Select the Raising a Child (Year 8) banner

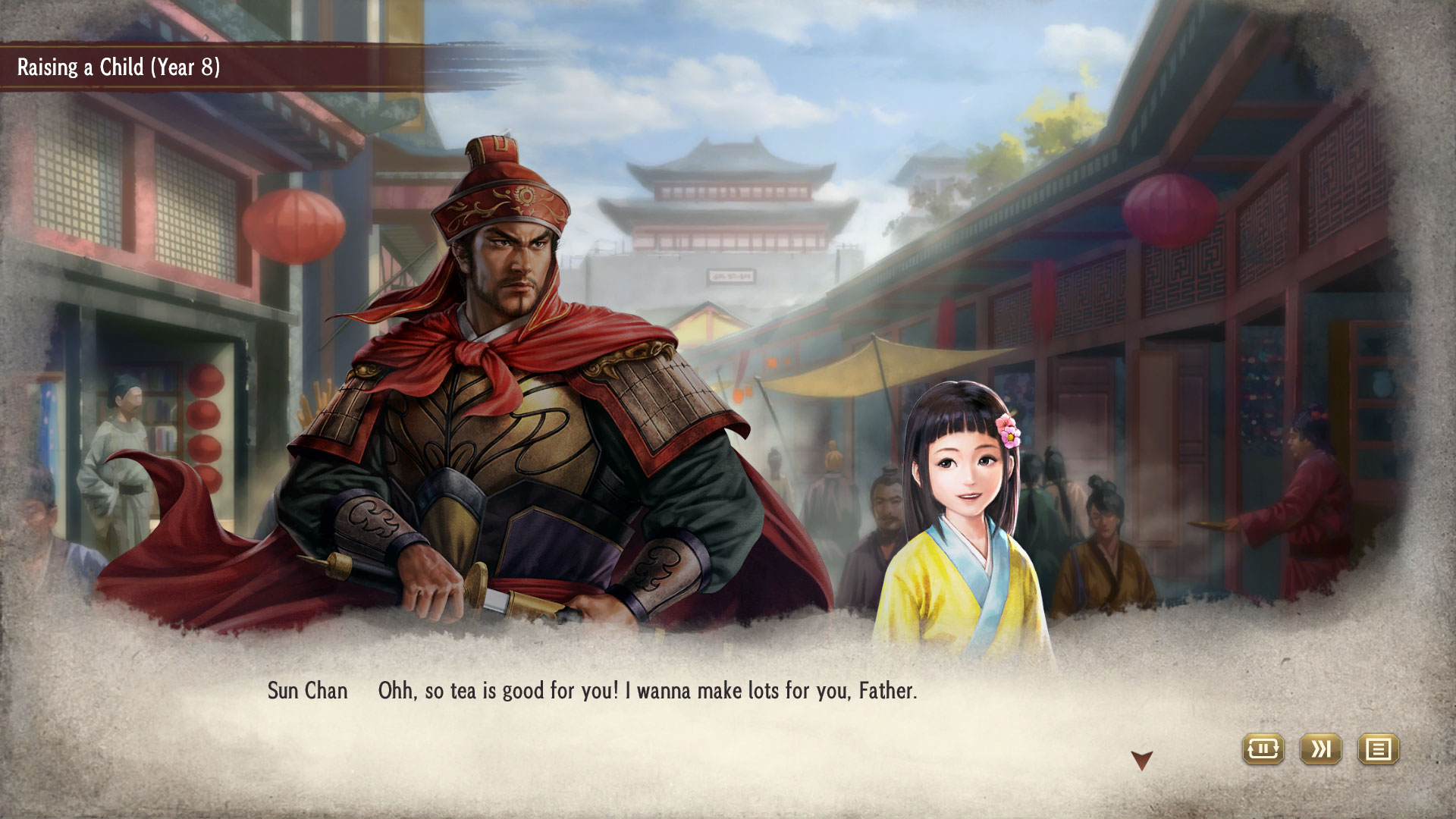pos(118,67)
